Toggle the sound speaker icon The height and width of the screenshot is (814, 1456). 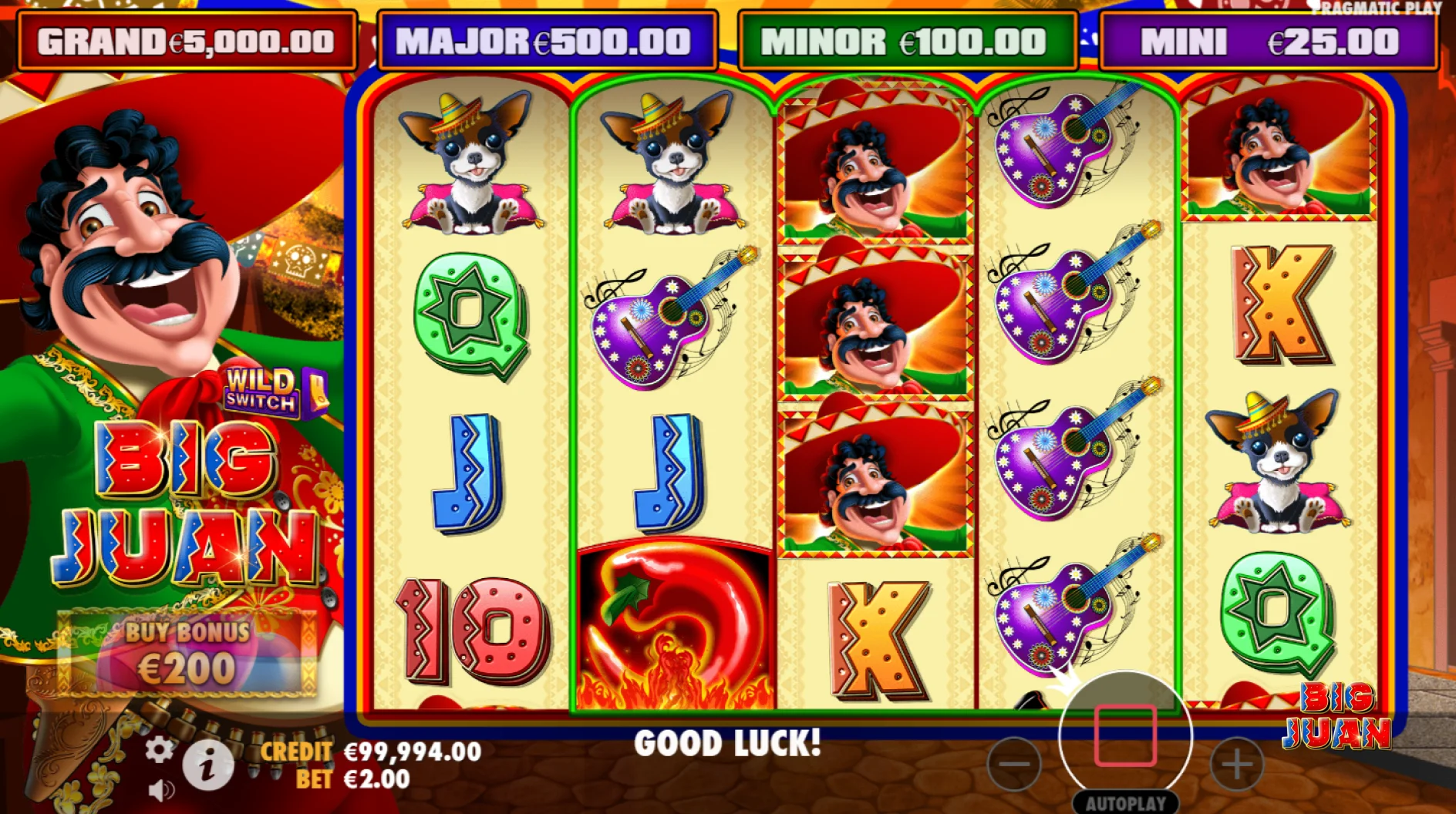click(161, 790)
